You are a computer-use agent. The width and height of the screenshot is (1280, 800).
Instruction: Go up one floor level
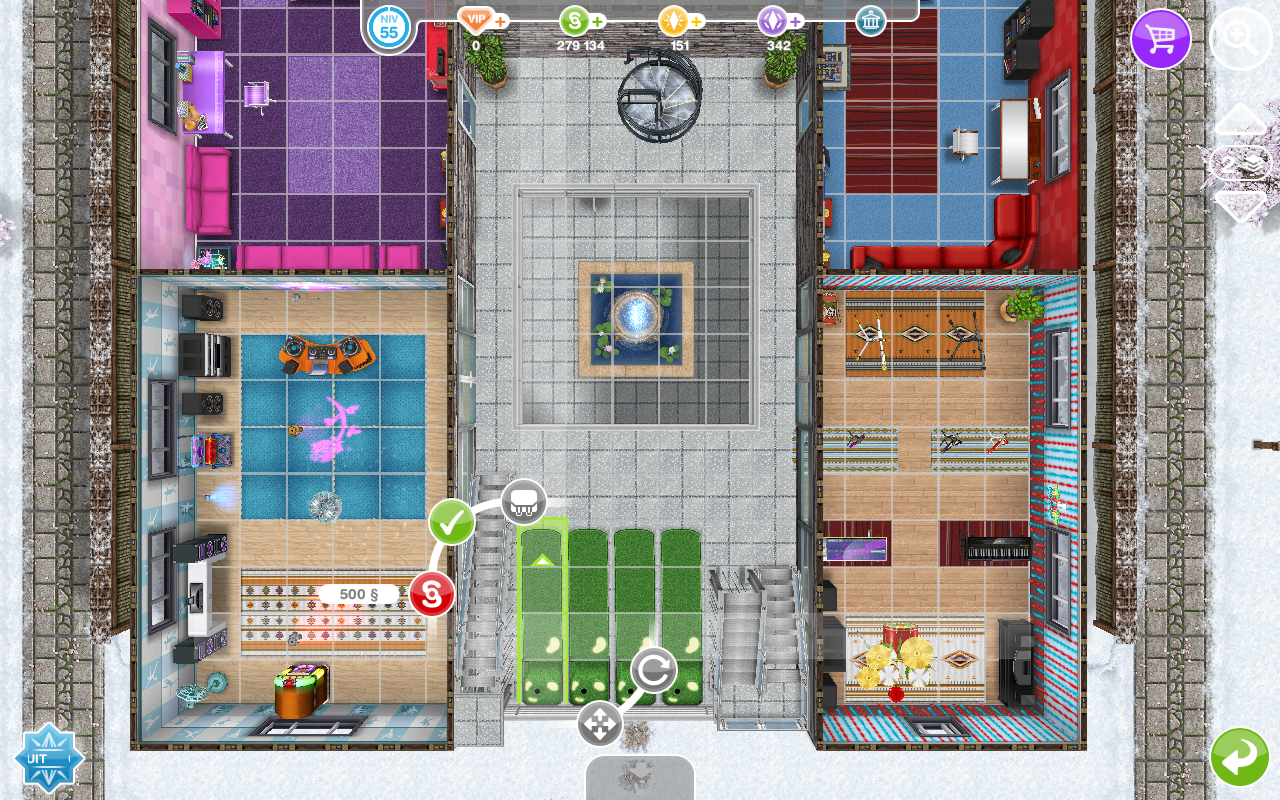tap(1240, 119)
